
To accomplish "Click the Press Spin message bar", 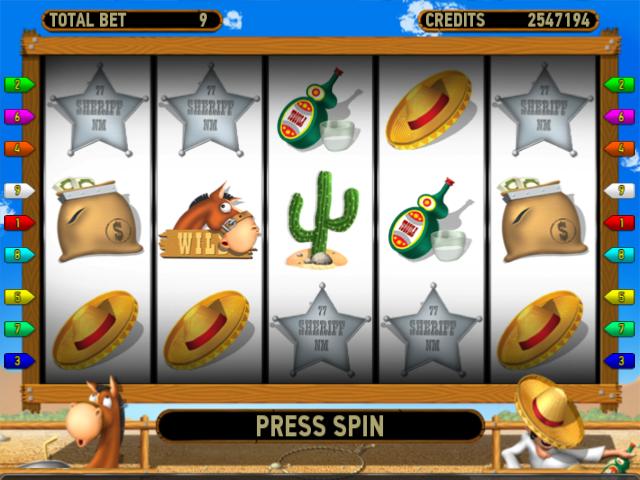I will [320, 425].
